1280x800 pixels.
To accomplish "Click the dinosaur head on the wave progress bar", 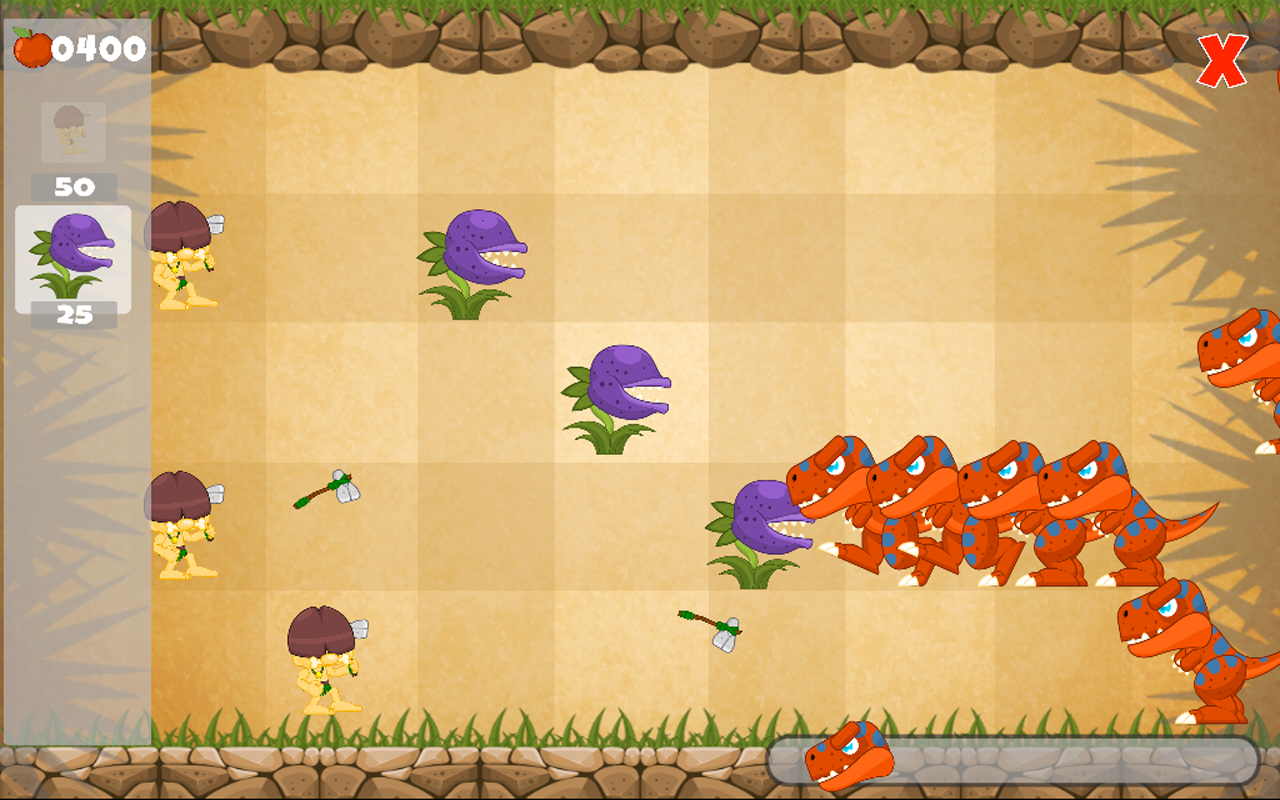I will (846, 758).
